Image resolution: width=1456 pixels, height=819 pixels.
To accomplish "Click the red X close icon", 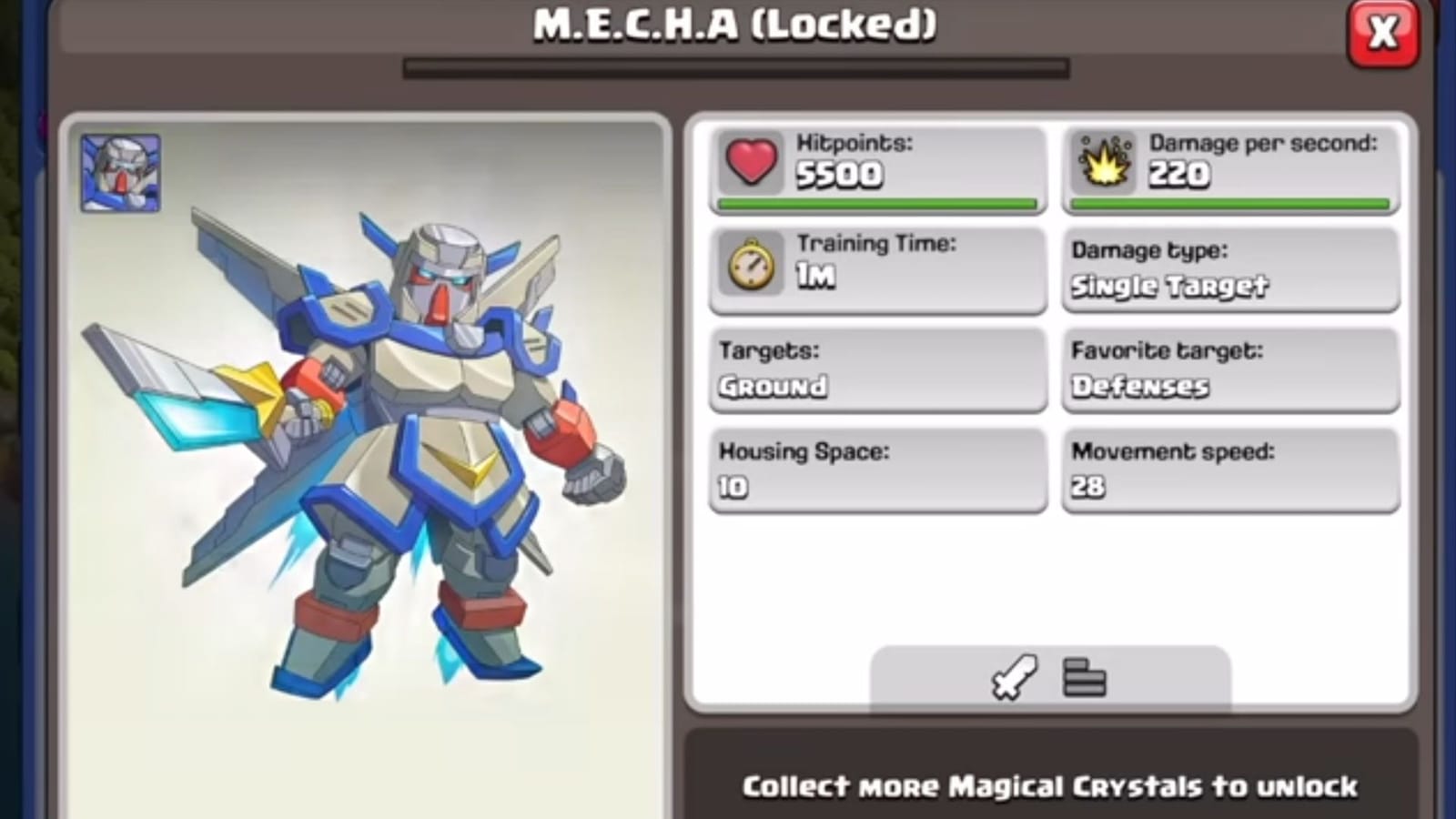I will [1384, 32].
